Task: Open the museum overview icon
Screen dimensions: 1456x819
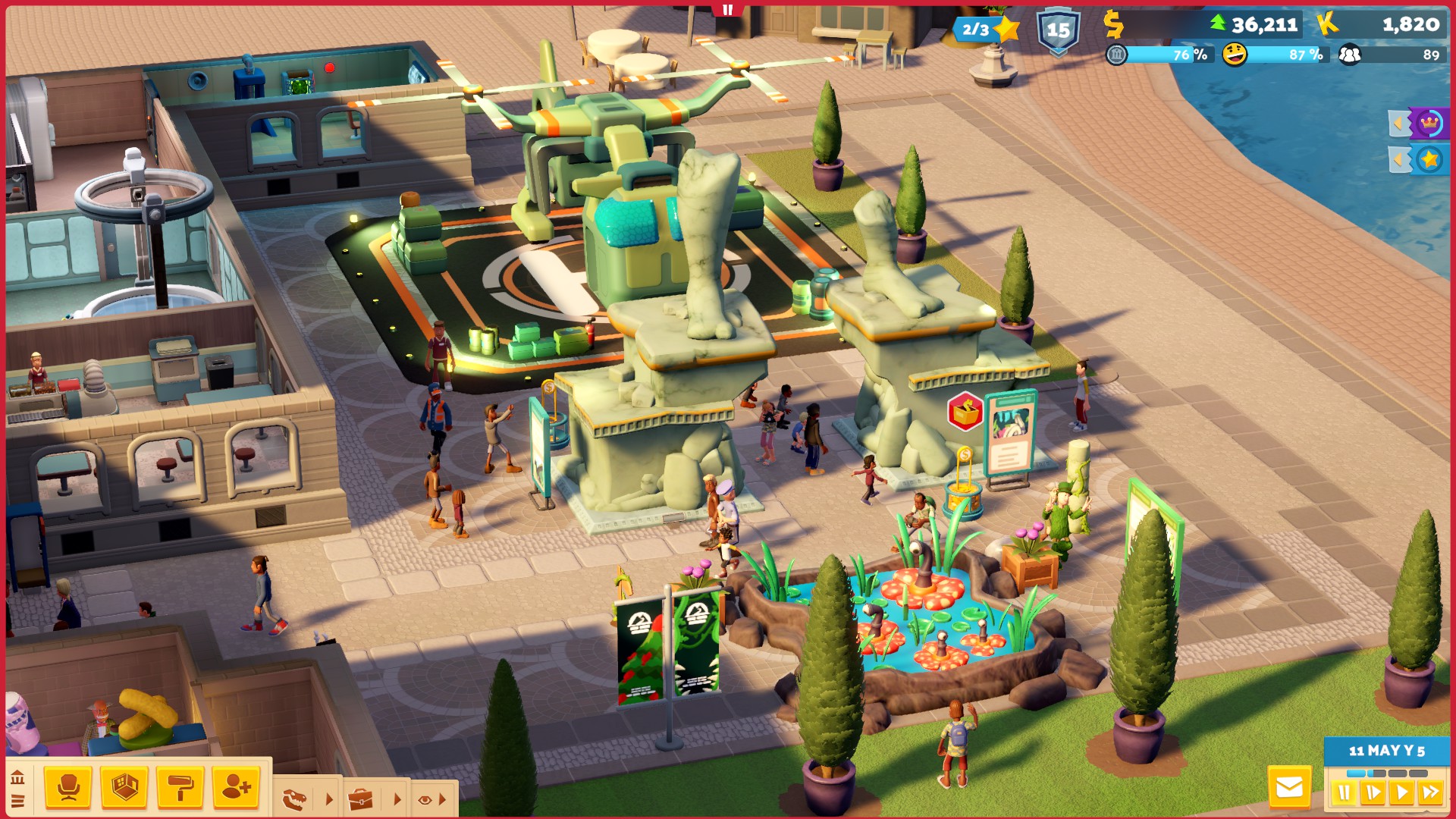Action: (x=17, y=778)
